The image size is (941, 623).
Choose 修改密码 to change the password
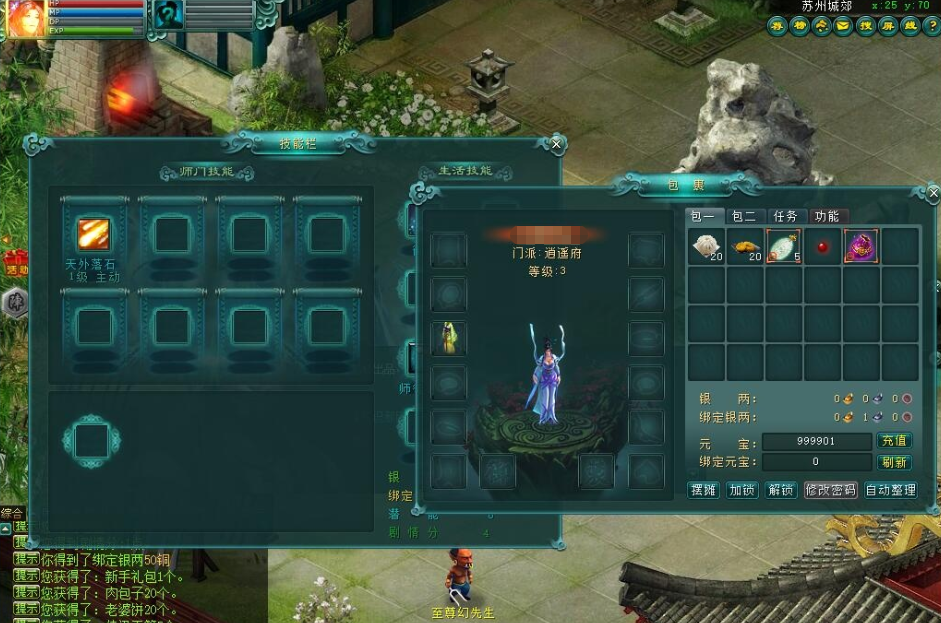tap(830, 491)
